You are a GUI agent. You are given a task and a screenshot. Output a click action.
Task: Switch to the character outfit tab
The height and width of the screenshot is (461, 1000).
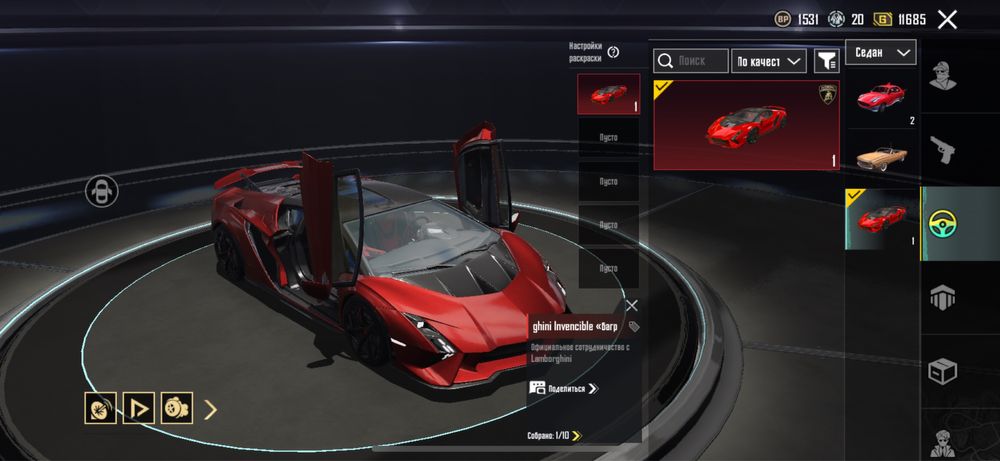click(942, 77)
